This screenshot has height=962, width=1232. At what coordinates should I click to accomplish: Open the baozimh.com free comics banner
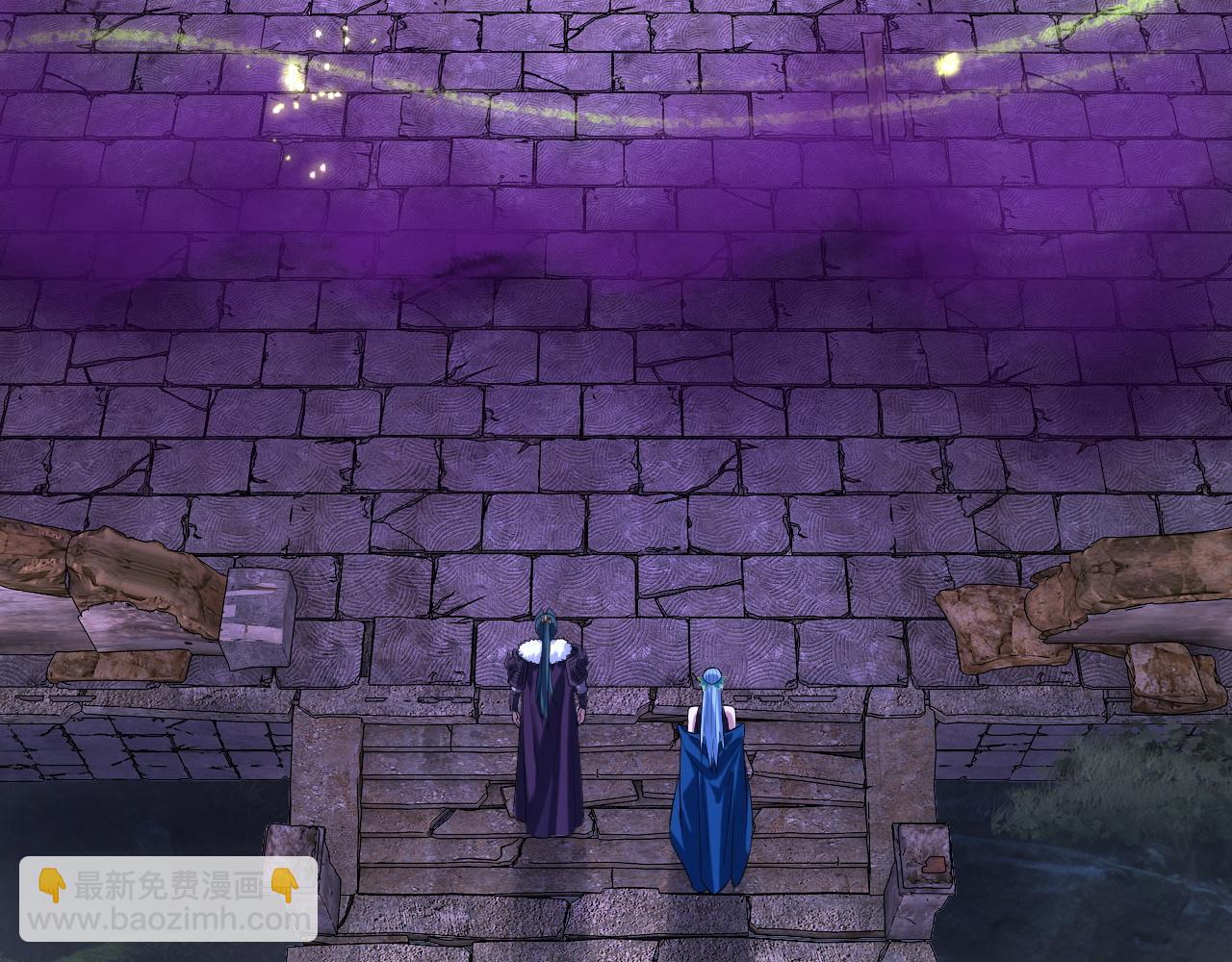(x=168, y=899)
